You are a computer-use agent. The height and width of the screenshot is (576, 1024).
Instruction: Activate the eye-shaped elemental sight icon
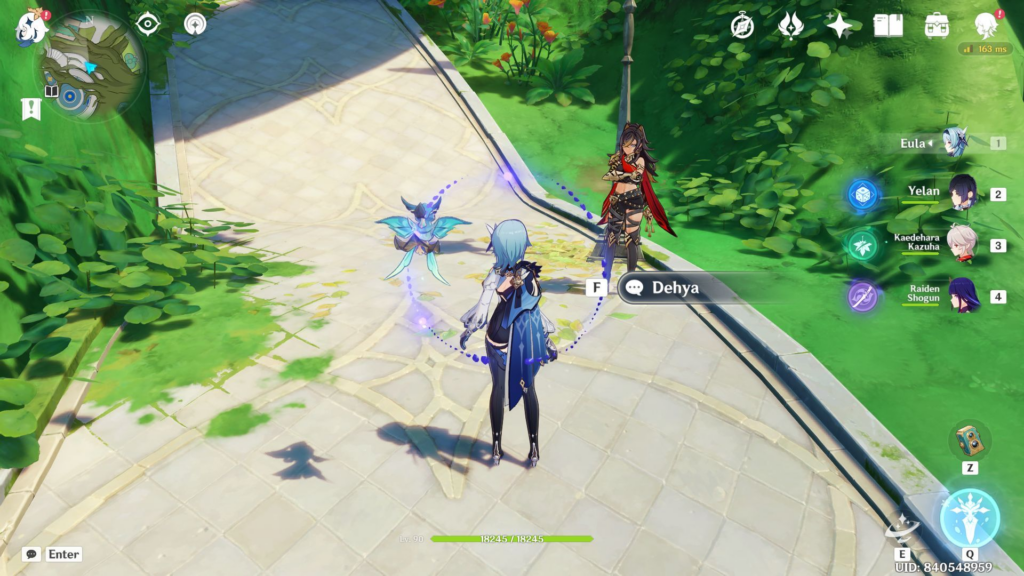[149, 24]
